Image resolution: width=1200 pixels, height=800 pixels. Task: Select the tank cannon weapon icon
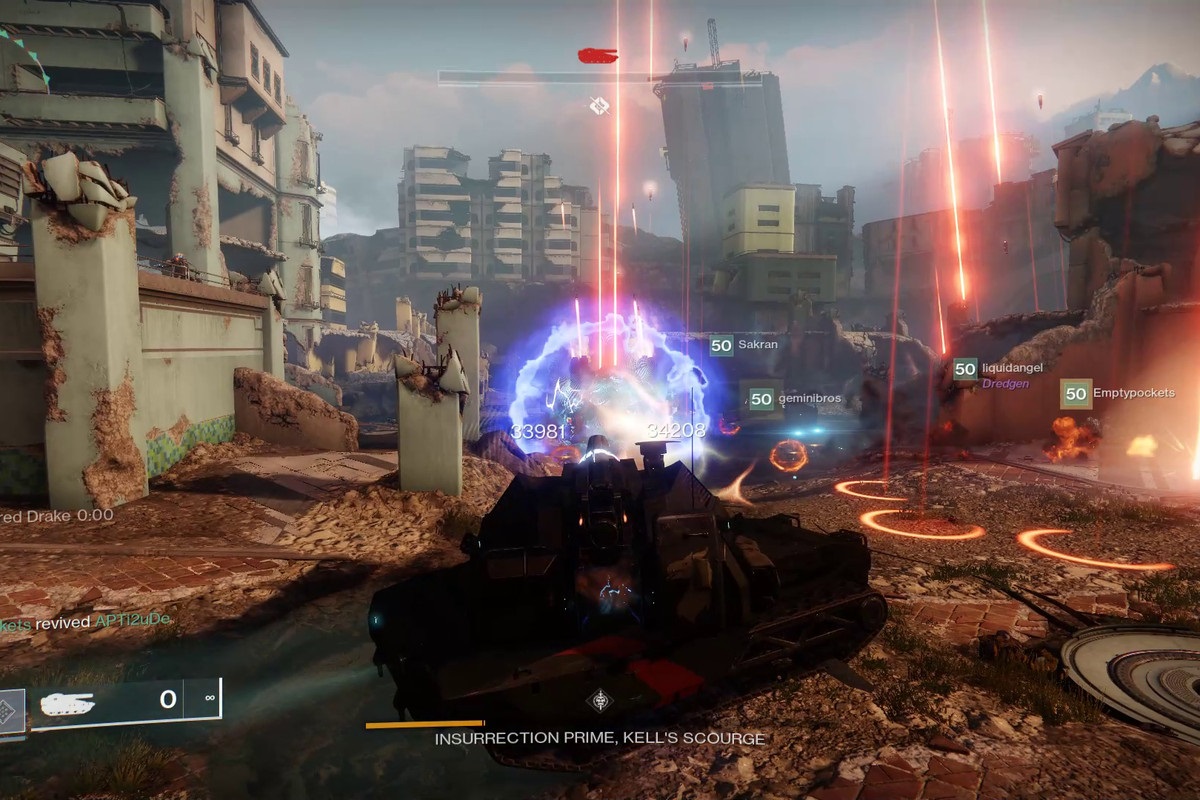66,703
